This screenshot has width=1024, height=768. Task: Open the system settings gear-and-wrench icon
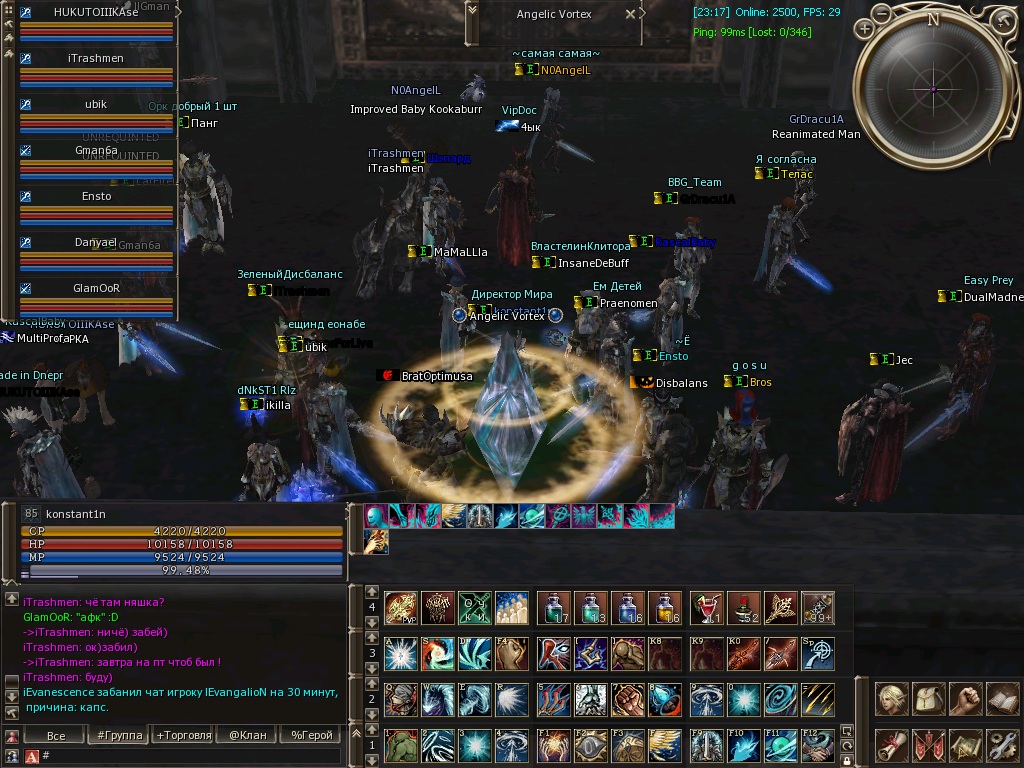click(1001, 745)
